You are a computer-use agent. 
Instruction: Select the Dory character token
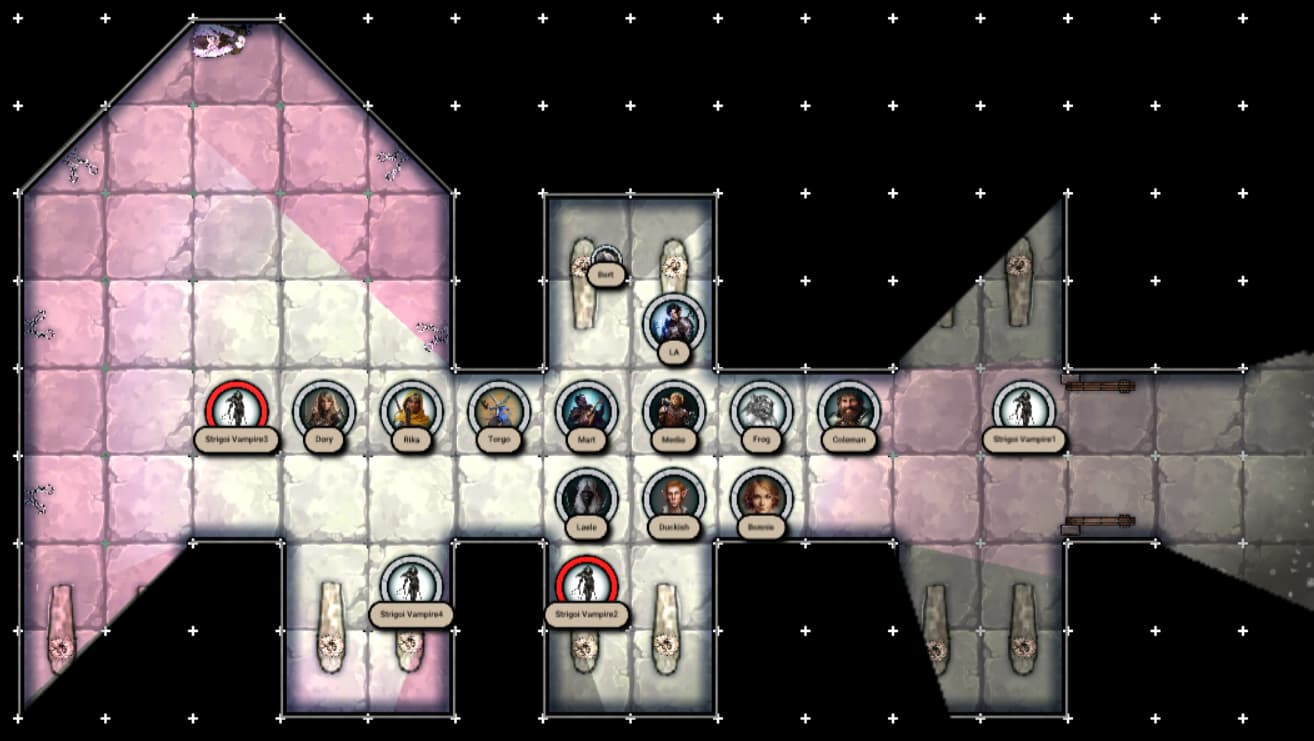click(x=324, y=409)
